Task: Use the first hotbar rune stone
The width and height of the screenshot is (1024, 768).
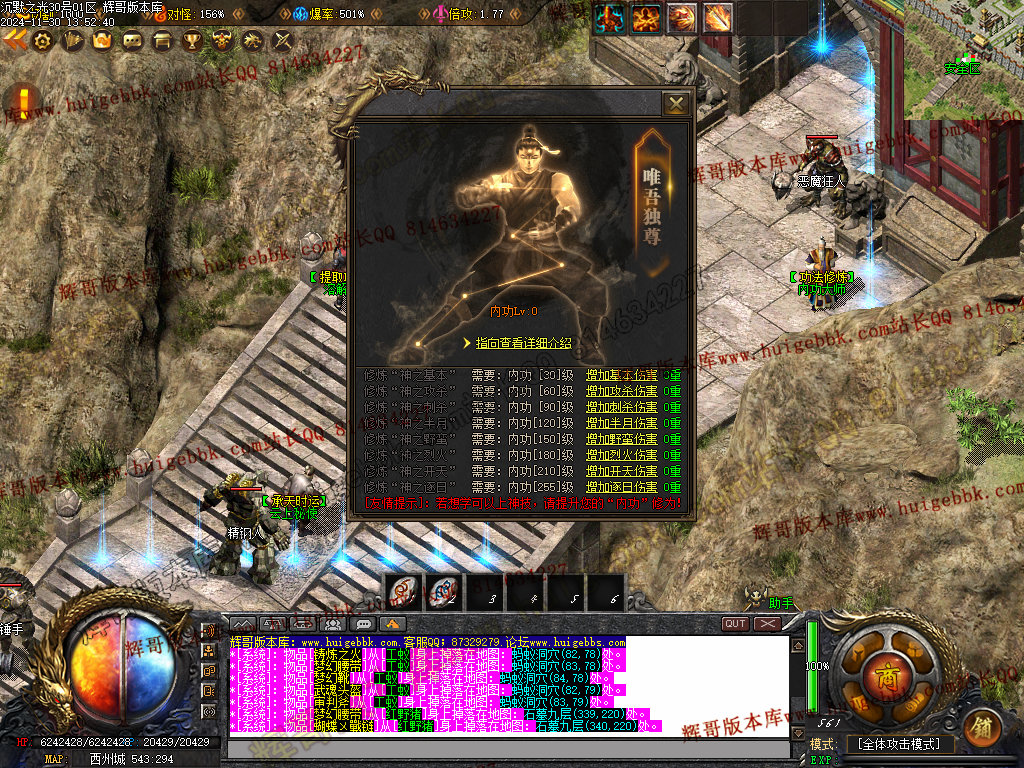Action: tap(403, 592)
